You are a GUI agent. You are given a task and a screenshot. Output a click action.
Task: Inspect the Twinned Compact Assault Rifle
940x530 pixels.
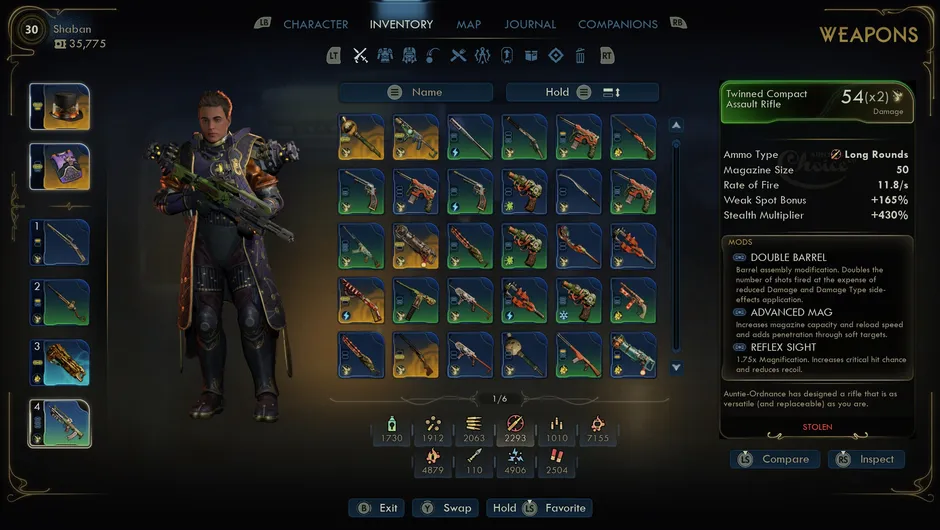pos(867,459)
